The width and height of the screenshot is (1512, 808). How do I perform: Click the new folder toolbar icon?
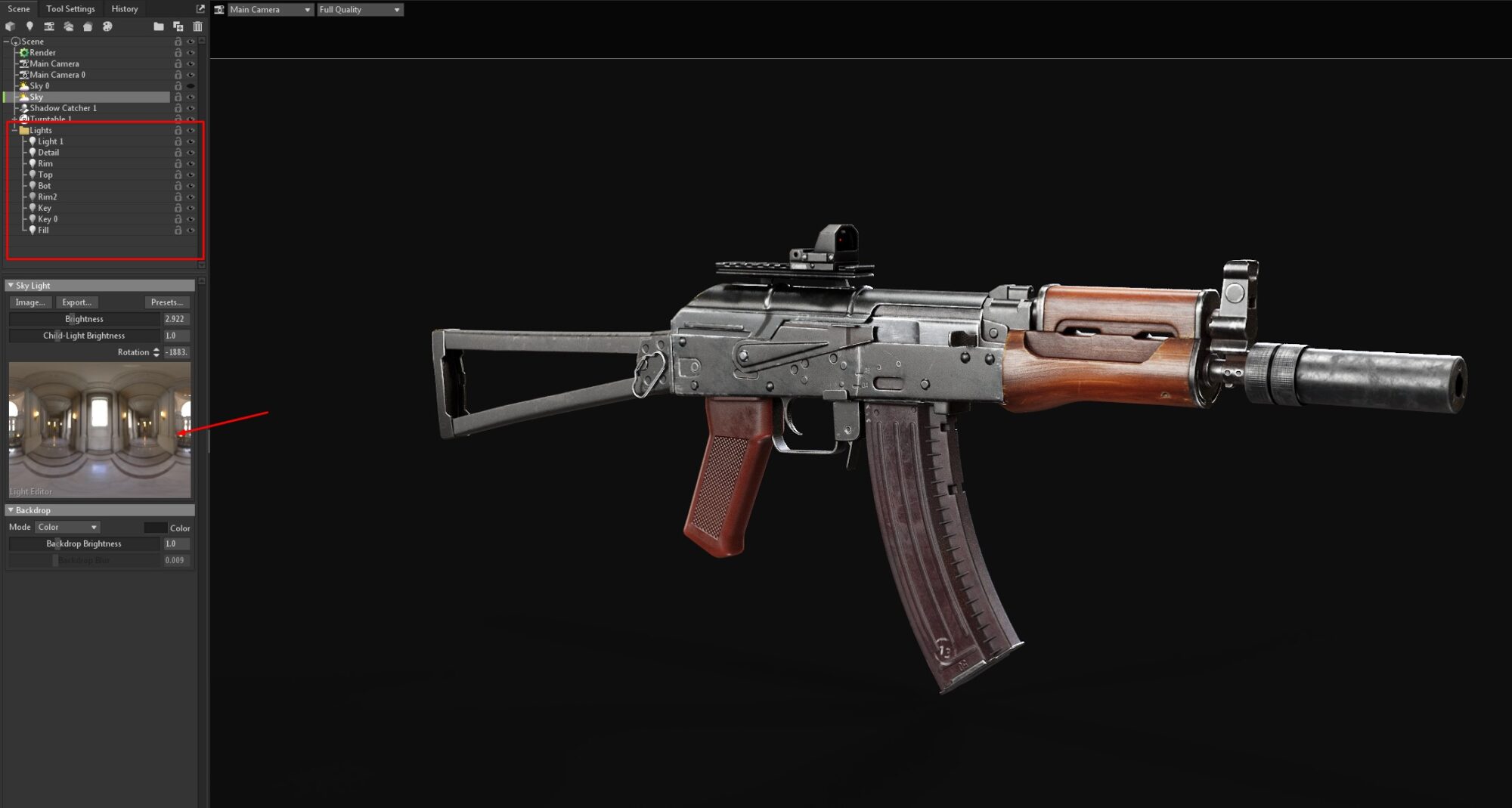point(158,26)
